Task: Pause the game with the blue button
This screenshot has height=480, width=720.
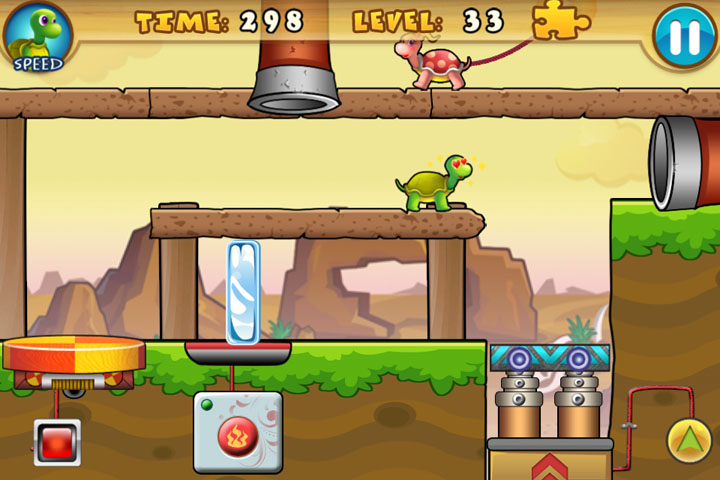Action: click(x=685, y=37)
